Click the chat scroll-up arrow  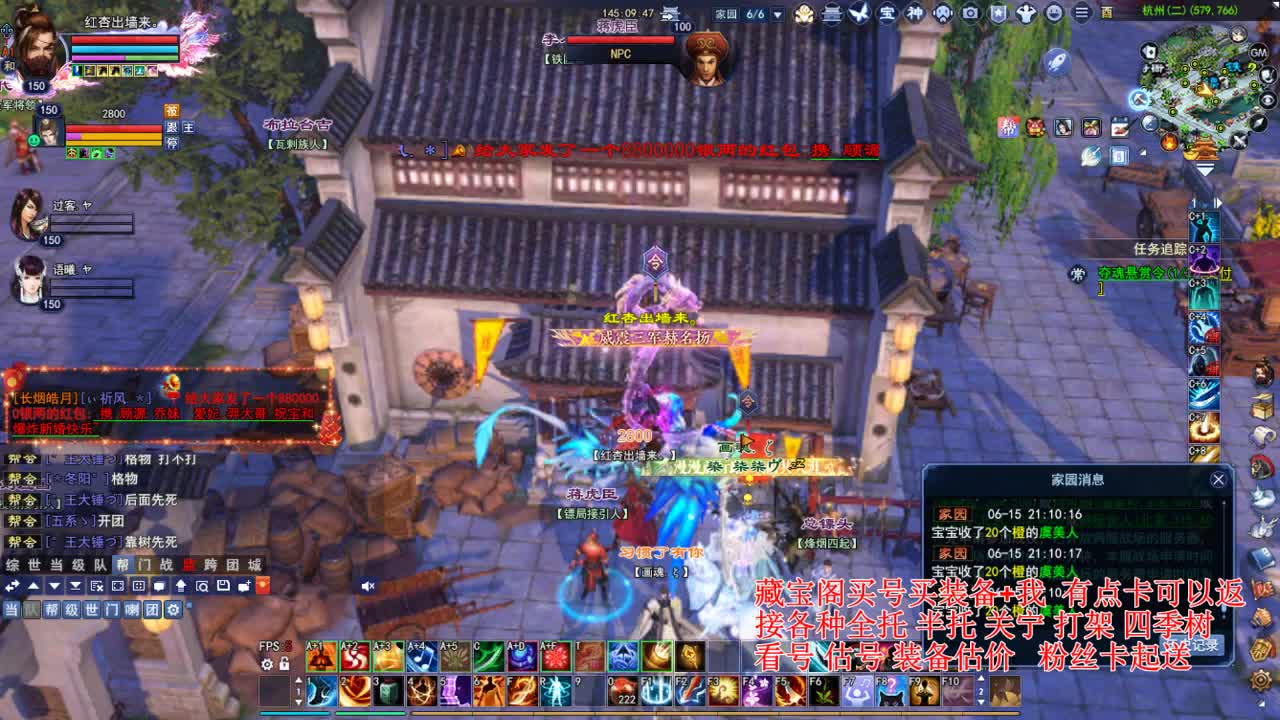35,585
